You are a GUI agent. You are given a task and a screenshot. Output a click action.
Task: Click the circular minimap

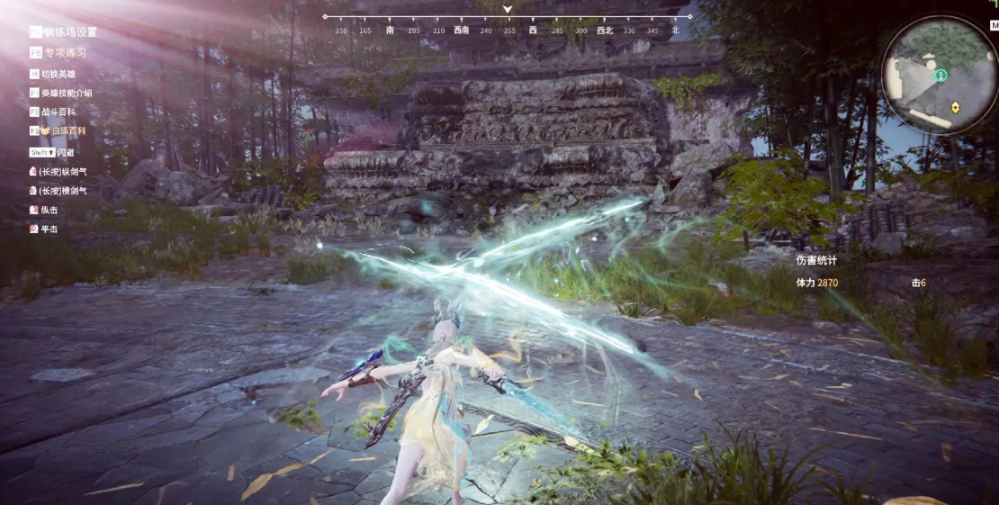[x=939, y=76]
